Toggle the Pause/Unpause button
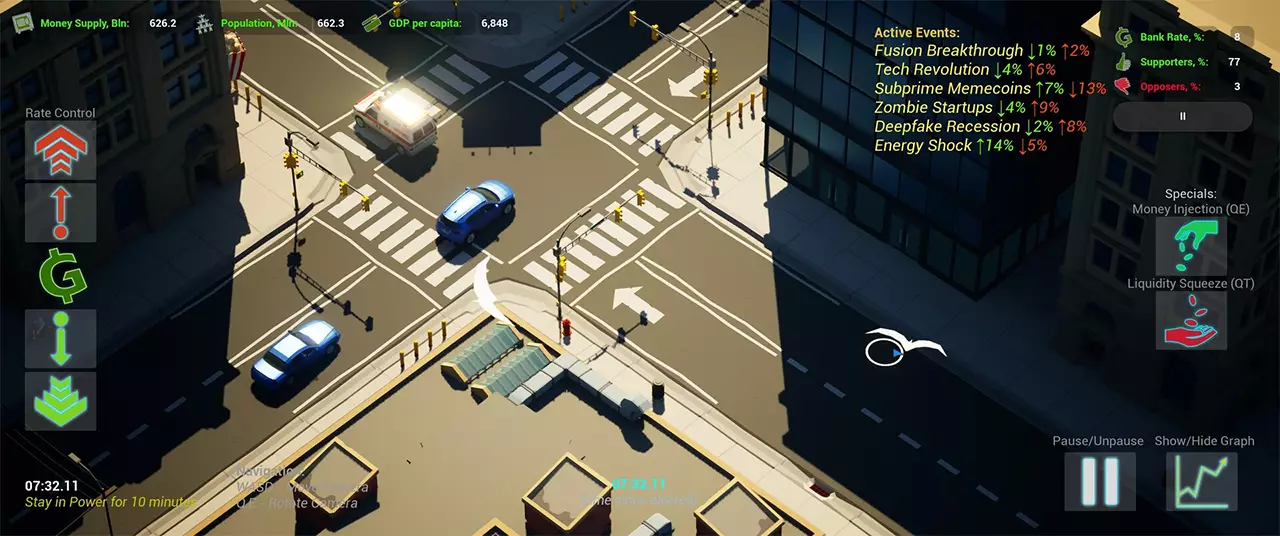Screen dimensions: 1280x536 (x=1099, y=481)
